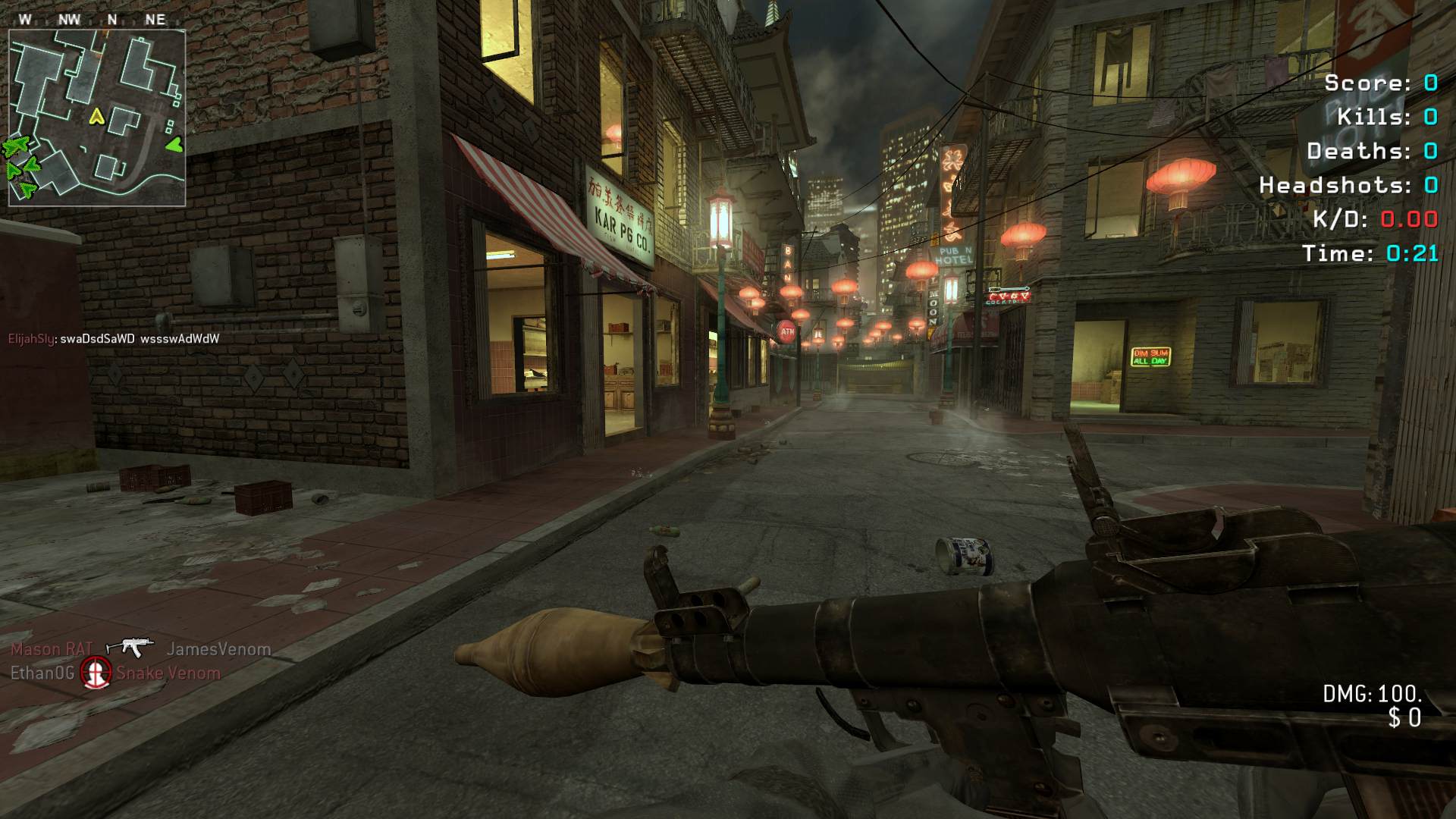1456x819 pixels.
Task: Click the lone green teammate marker on minimap
Action: click(x=174, y=143)
